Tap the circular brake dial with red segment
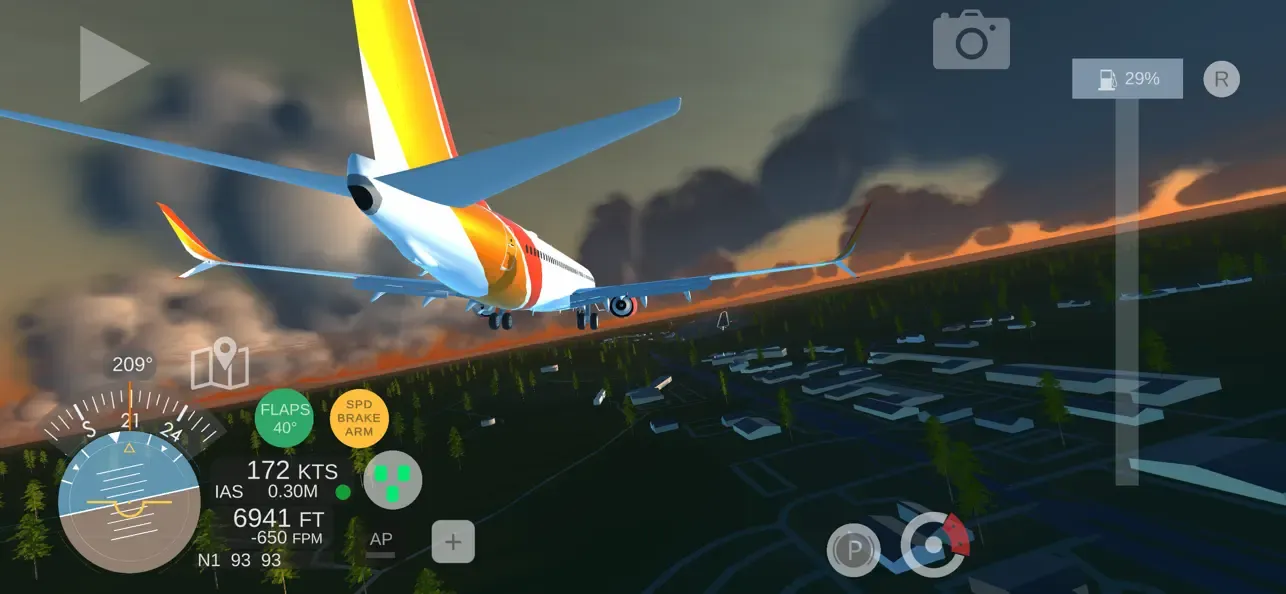1286x594 pixels. pos(935,545)
